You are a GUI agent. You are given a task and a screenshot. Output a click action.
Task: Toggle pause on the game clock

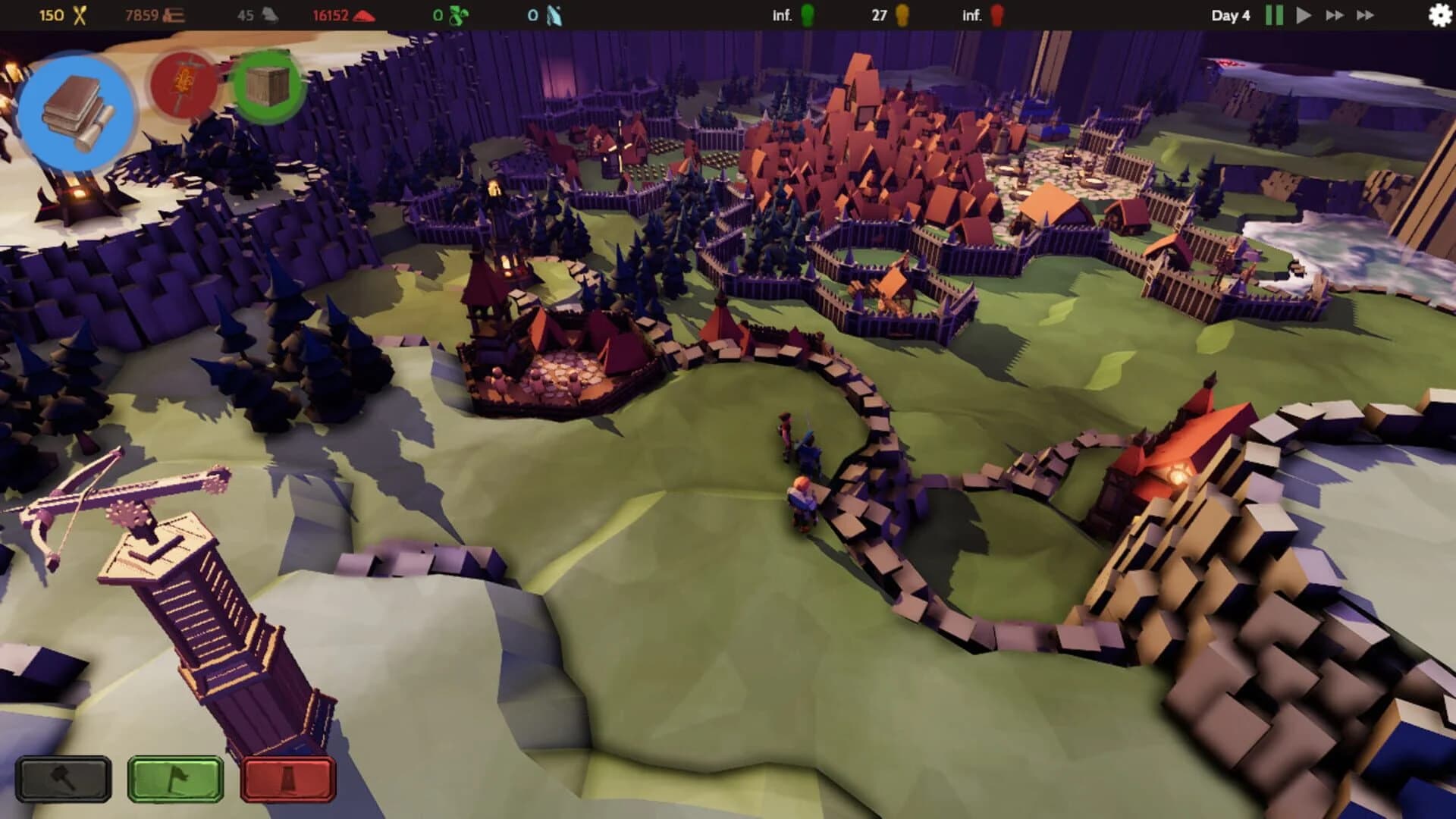click(x=1273, y=14)
